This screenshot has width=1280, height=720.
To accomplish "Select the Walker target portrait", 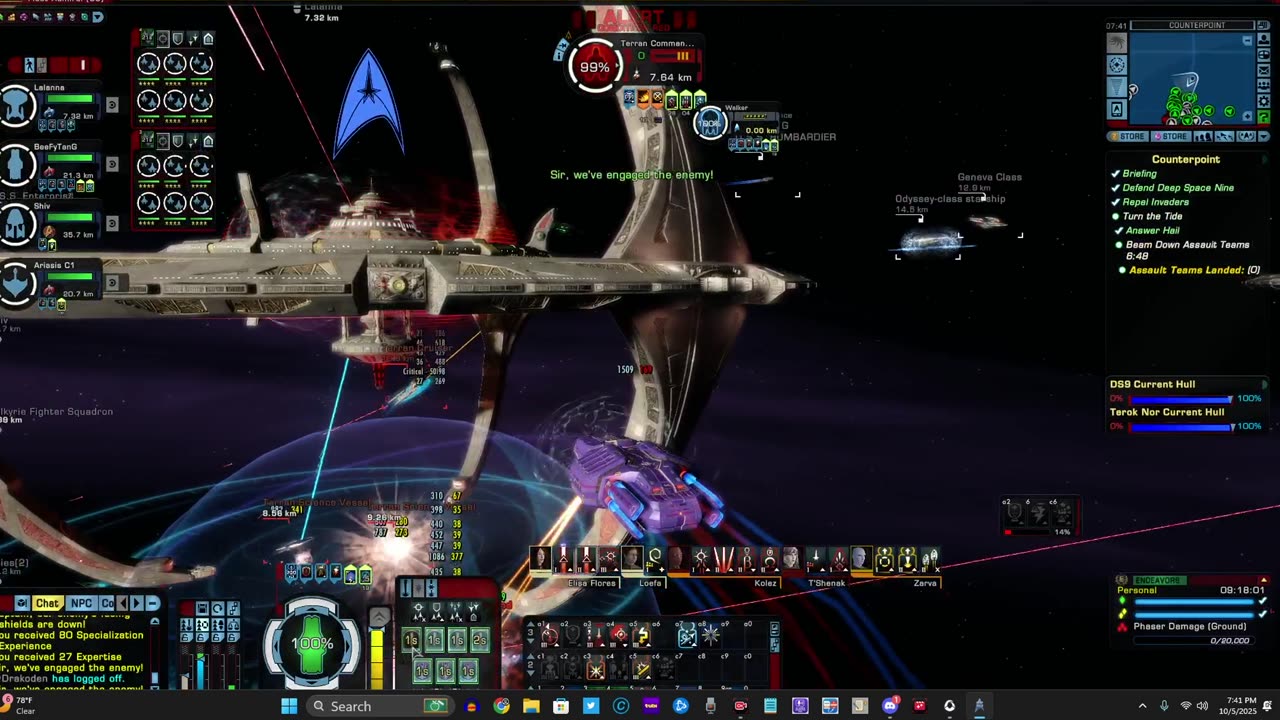I will click(x=710, y=123).
